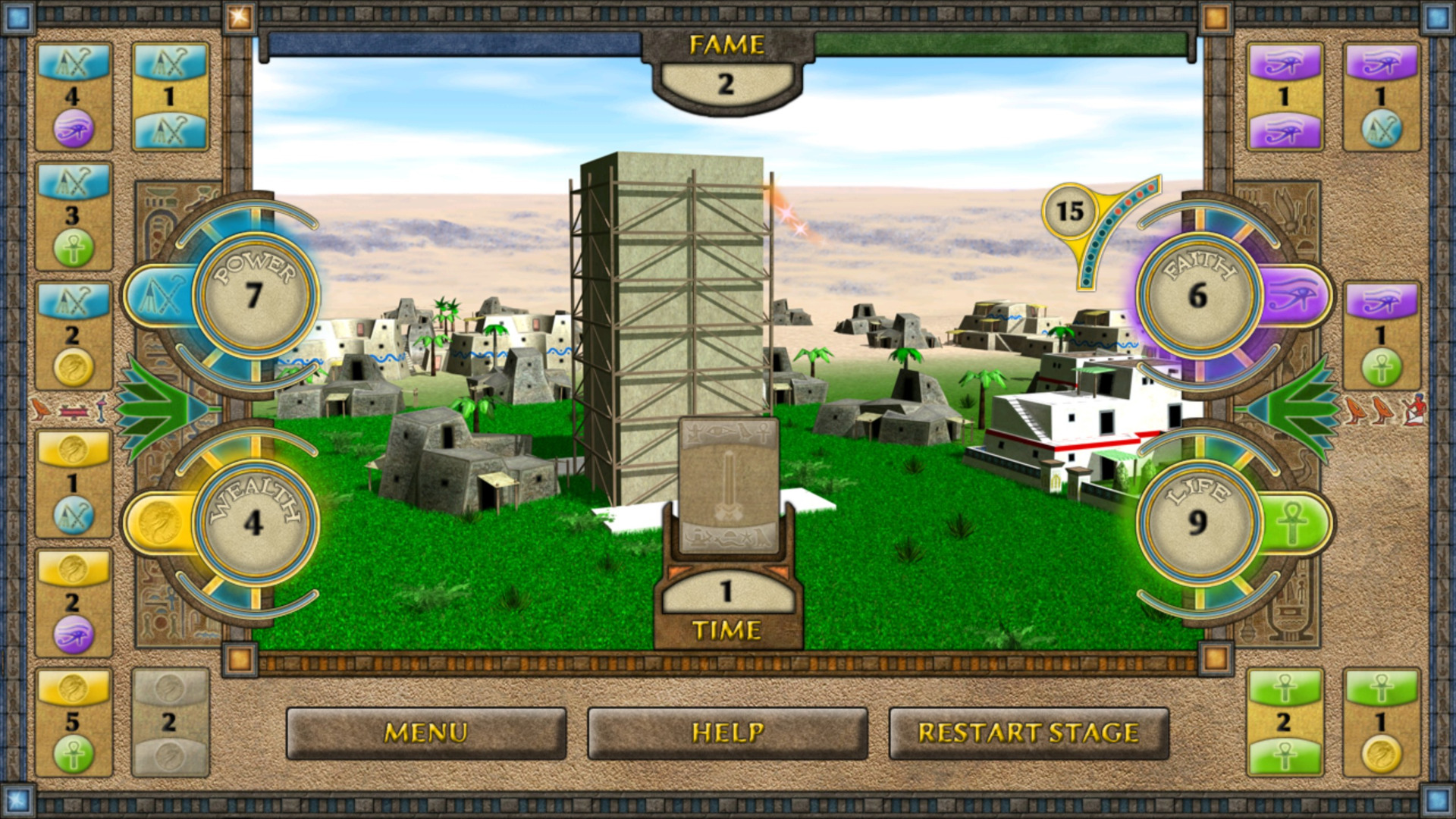
Task: Select the Power-to-Power card numbered 1
Action: 170,96
